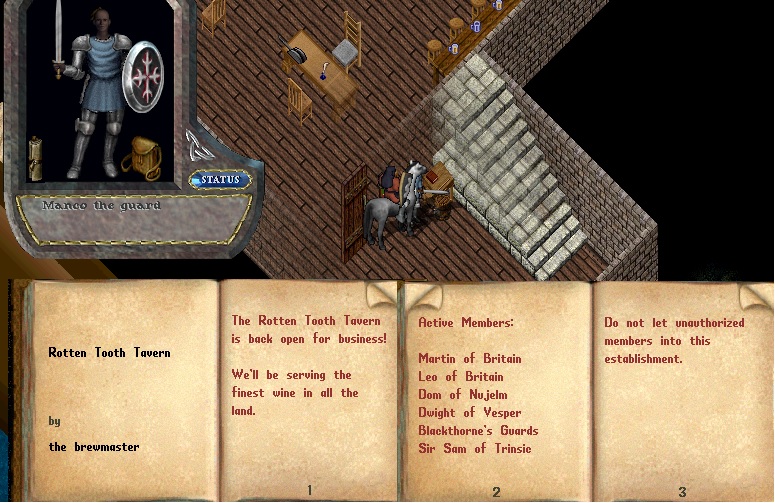
Task: Turn to the next page from page 3
Action: tap(752, 295)
